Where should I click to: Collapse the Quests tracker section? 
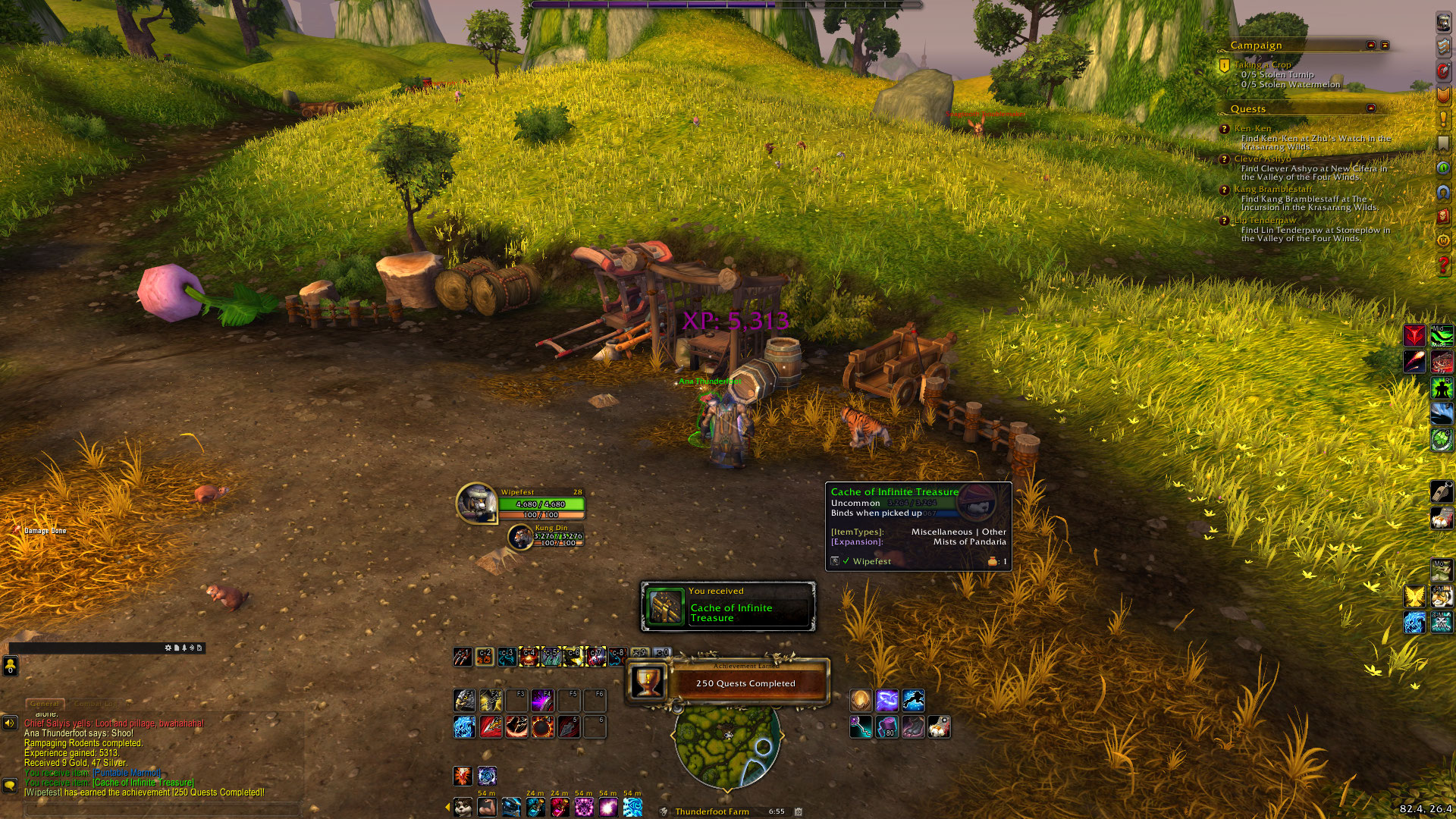click(1370, 108)
